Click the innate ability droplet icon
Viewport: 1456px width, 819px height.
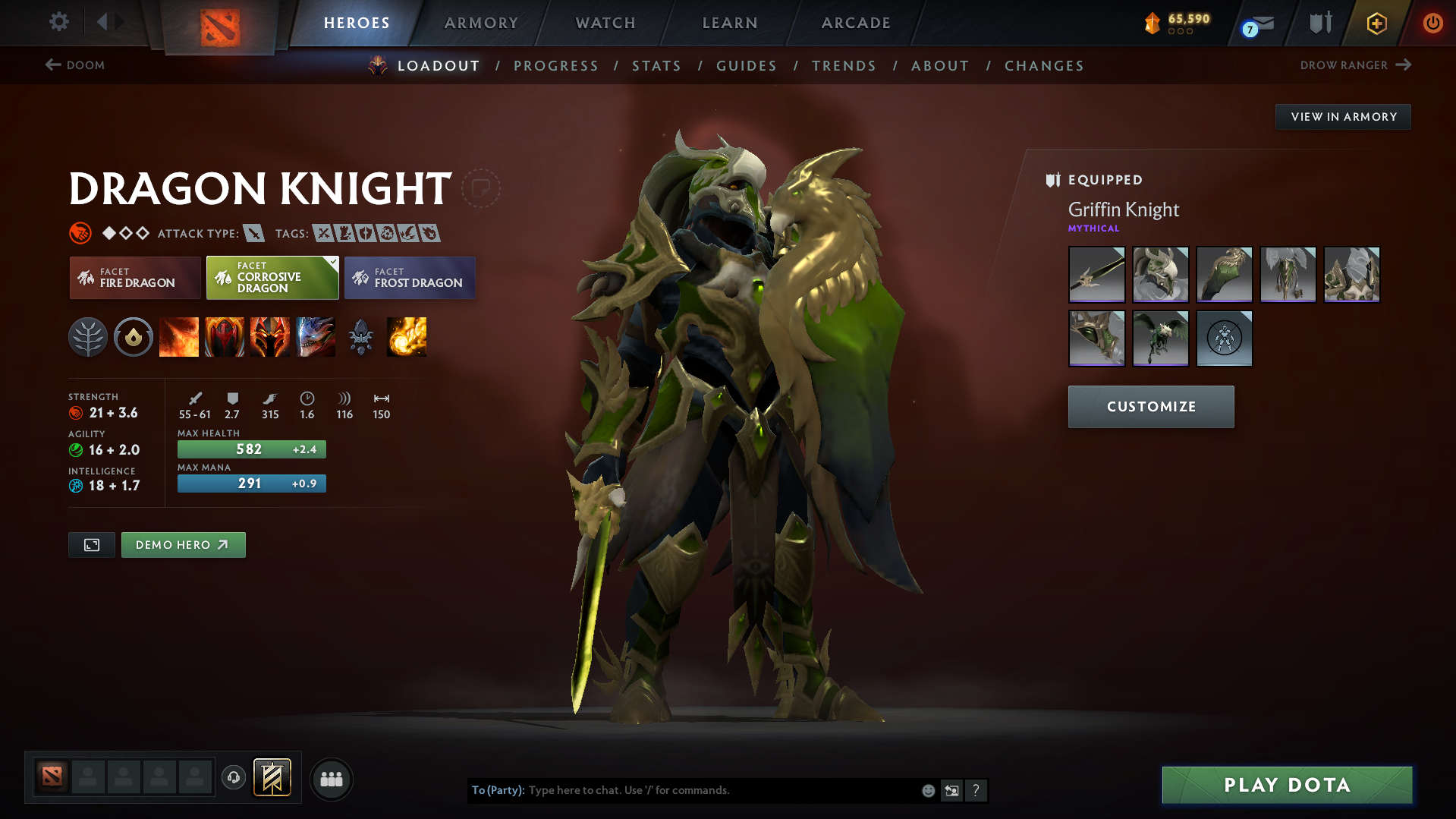coord(134,337)
